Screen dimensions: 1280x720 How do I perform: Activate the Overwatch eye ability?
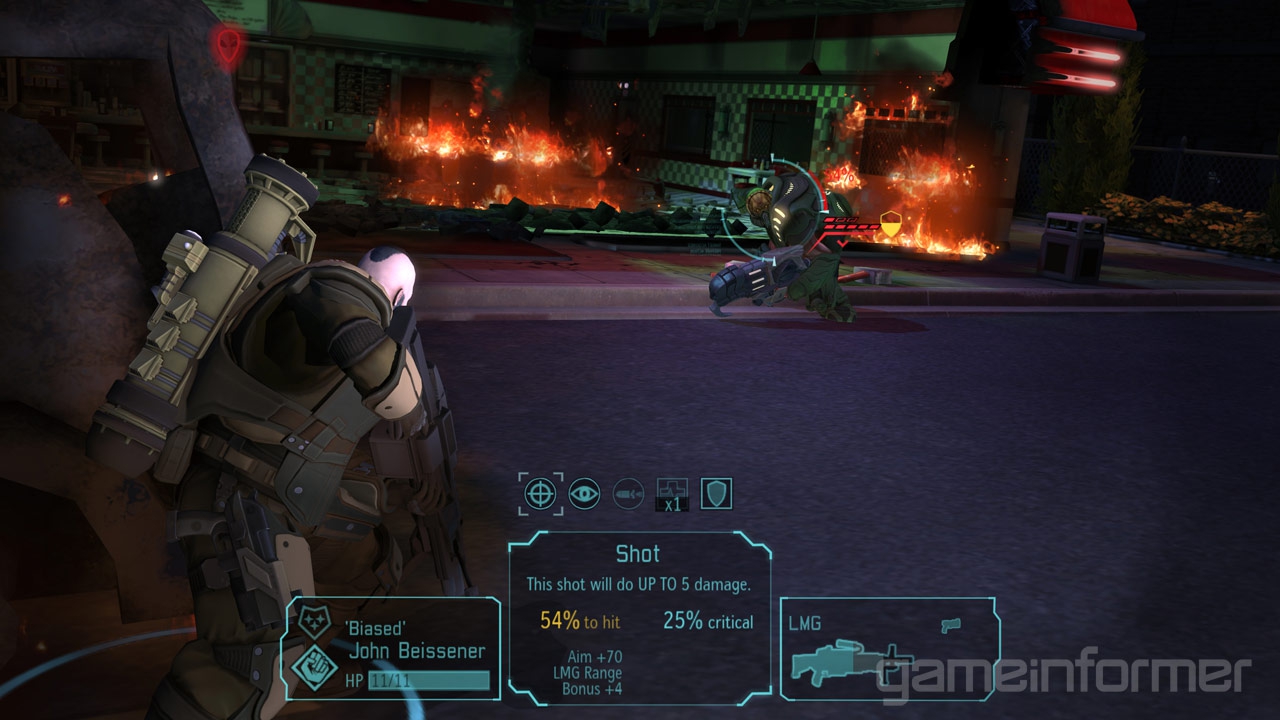[x=584, y=494]
